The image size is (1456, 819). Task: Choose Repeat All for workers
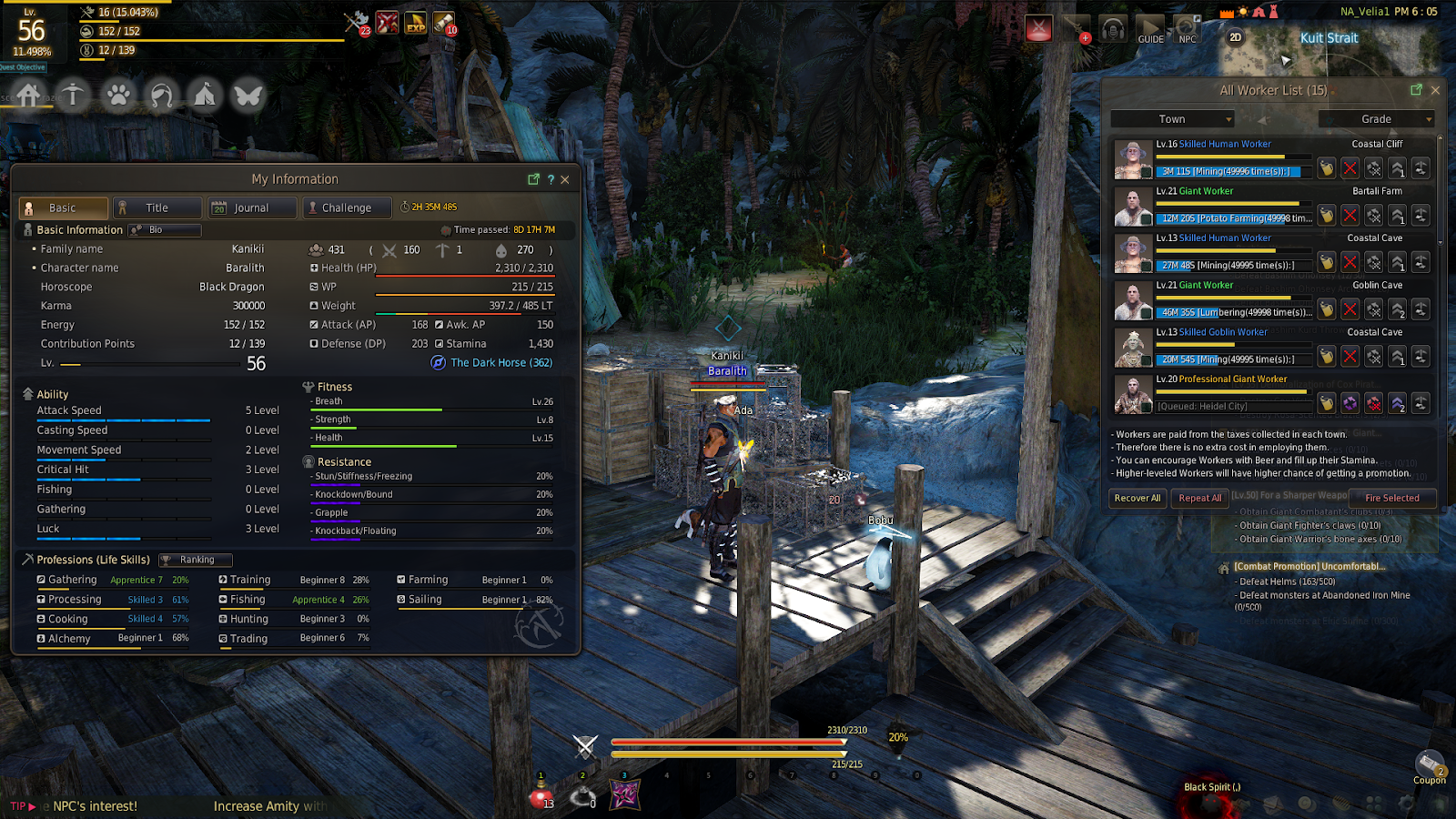pyautogui.click(x=1199, y=498)
